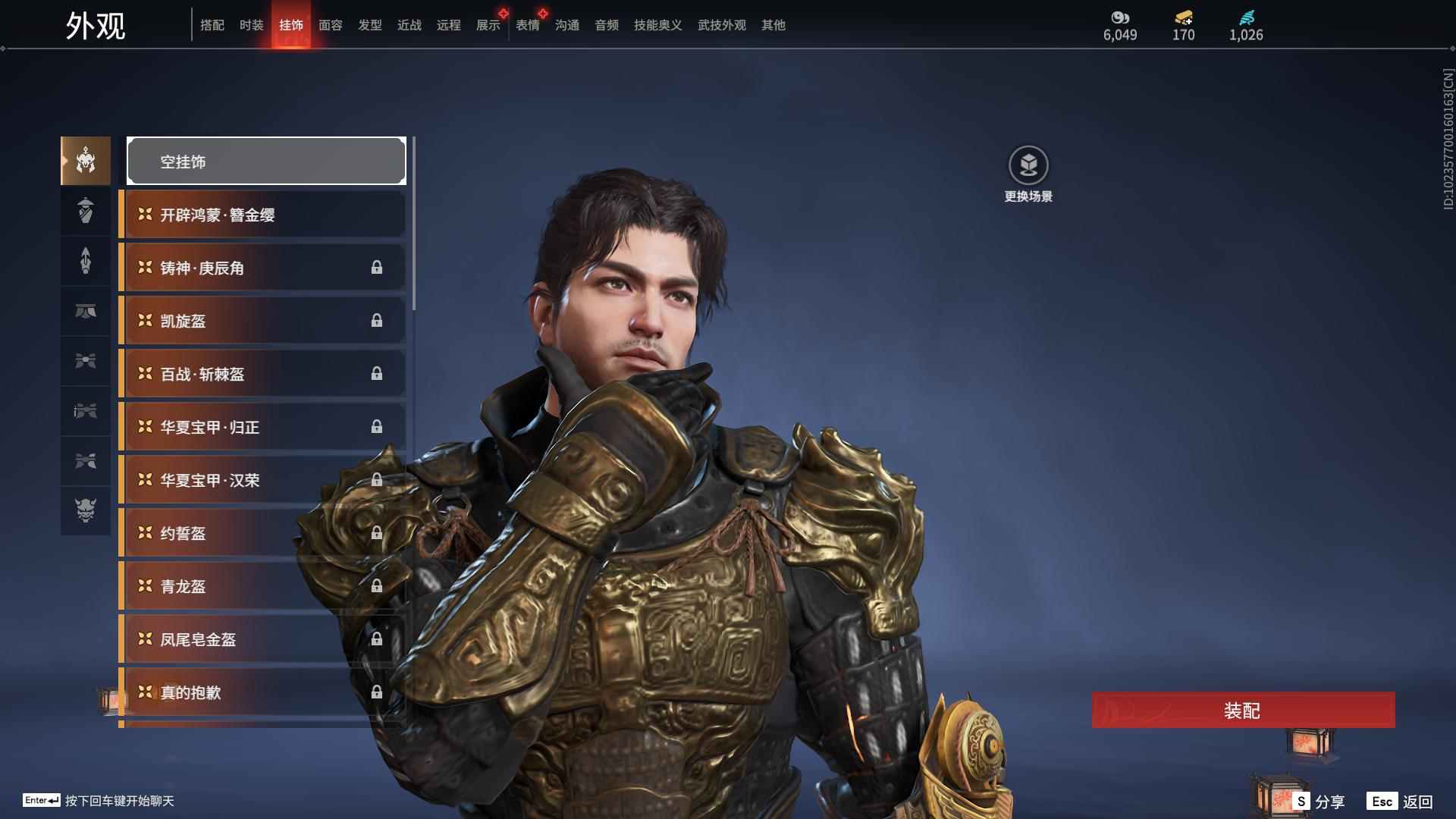Open the 搭配 tab

[x=212, y=25]
